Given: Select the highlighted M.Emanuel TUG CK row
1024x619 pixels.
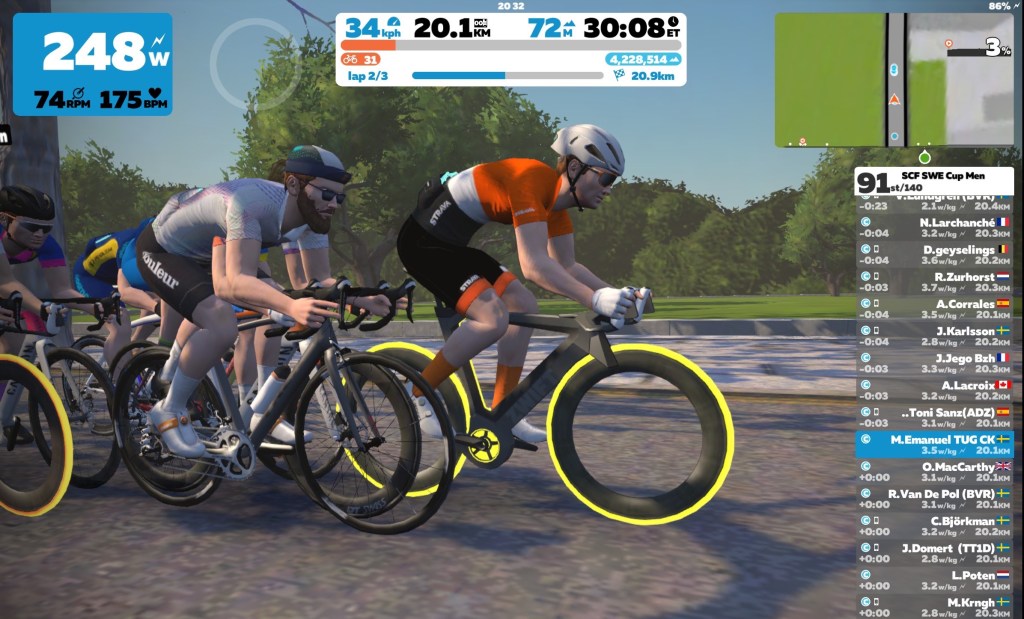Looking at the screenshot, I should point(934,444).
